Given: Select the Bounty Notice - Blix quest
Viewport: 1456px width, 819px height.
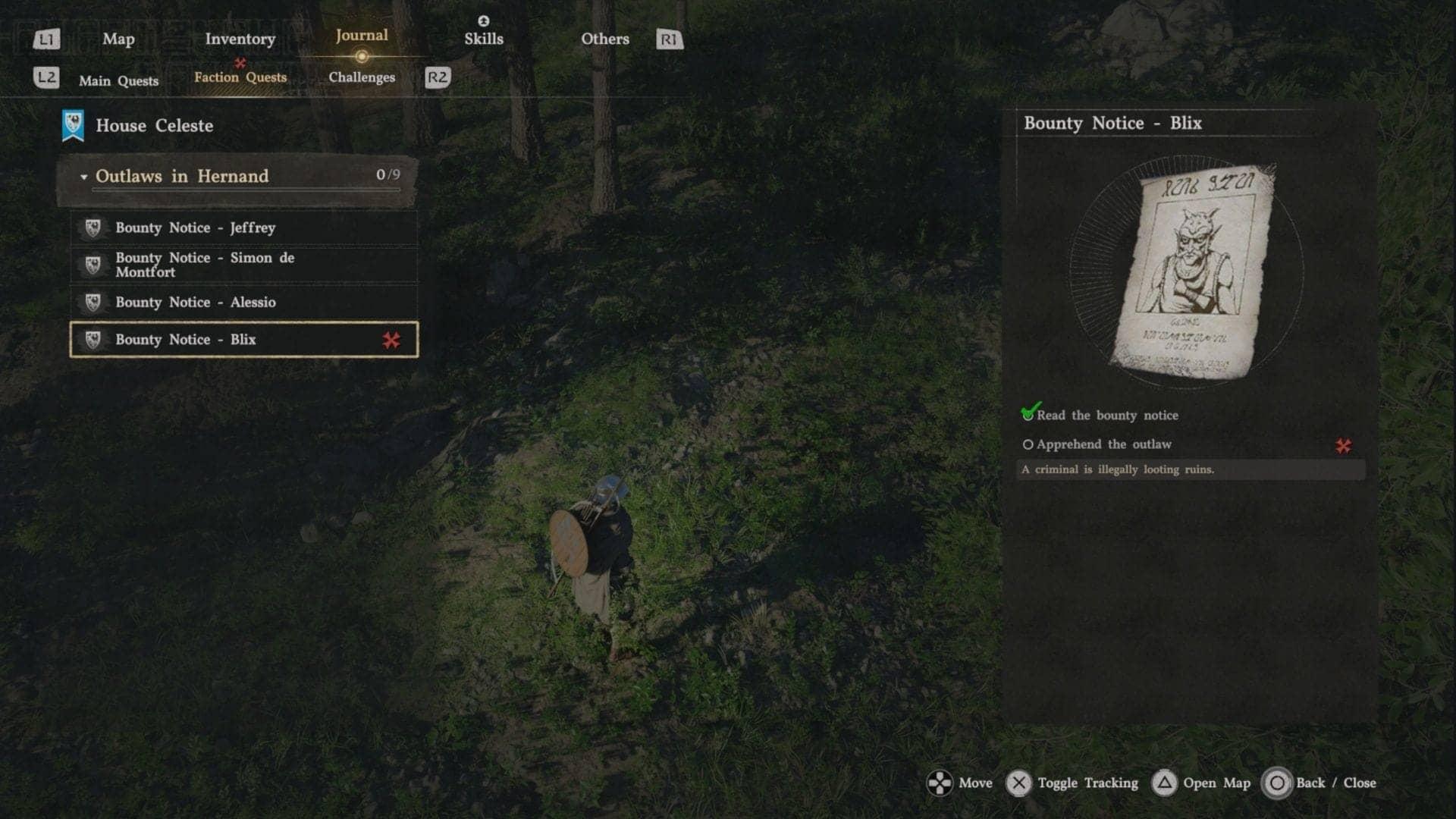Looking at the screenshot, I should [243, 340].
